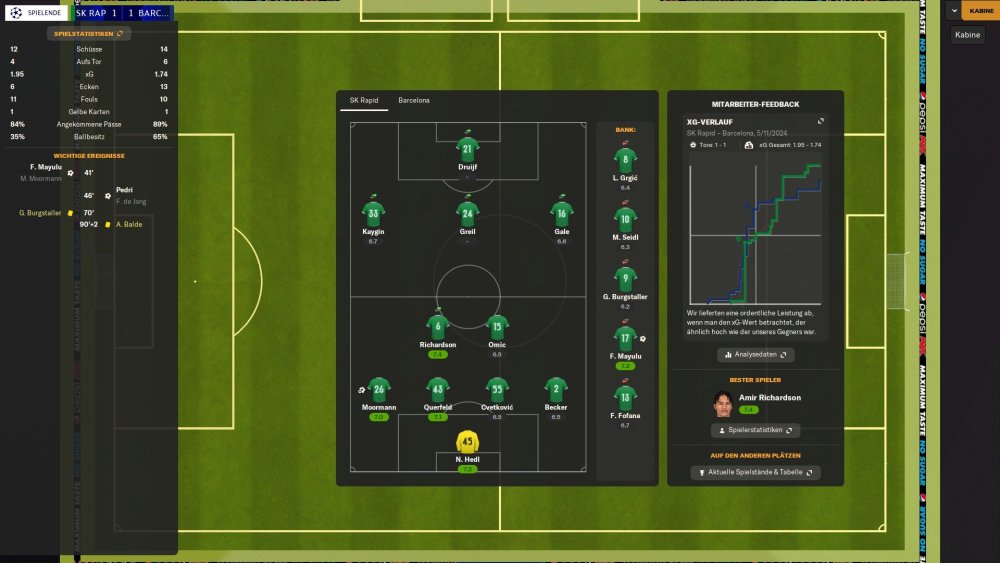Open the dropdown arrow beside Kabine
This screenshot has width=1000, height=563.
954,11
